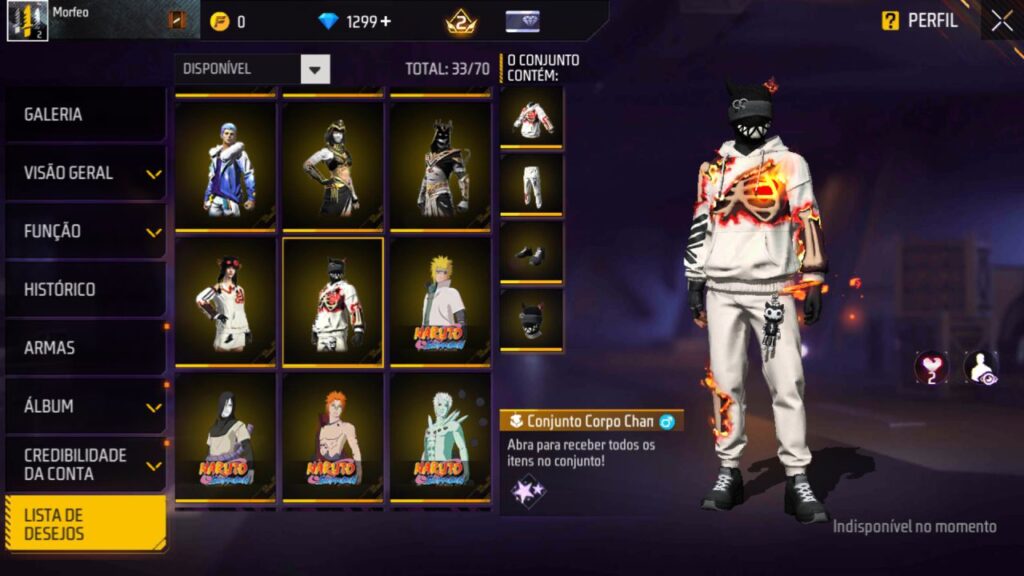Click the heart icon with number 2
1024x576 pixels.
(931, 367)
